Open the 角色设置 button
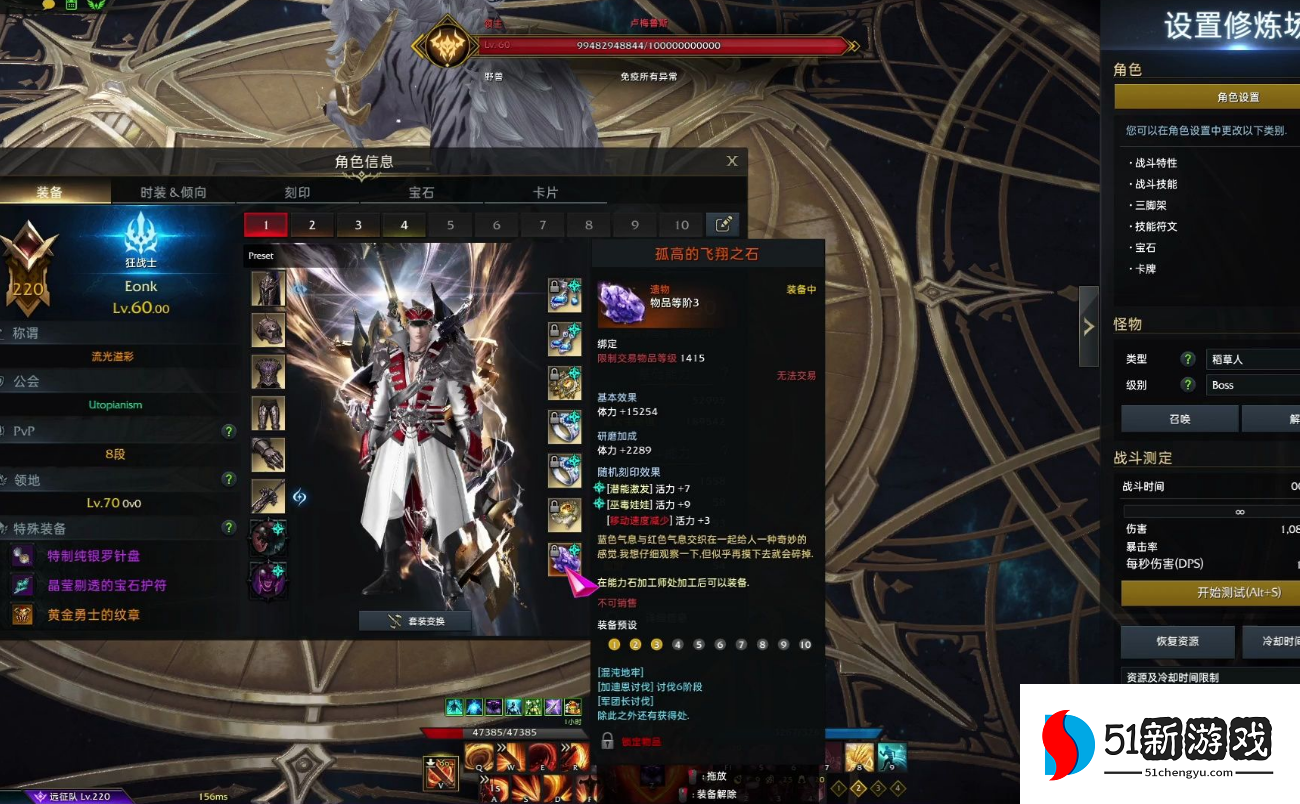Image resolution: width=1300 pixels, height=804 pixels. (x=1238, y=97)
